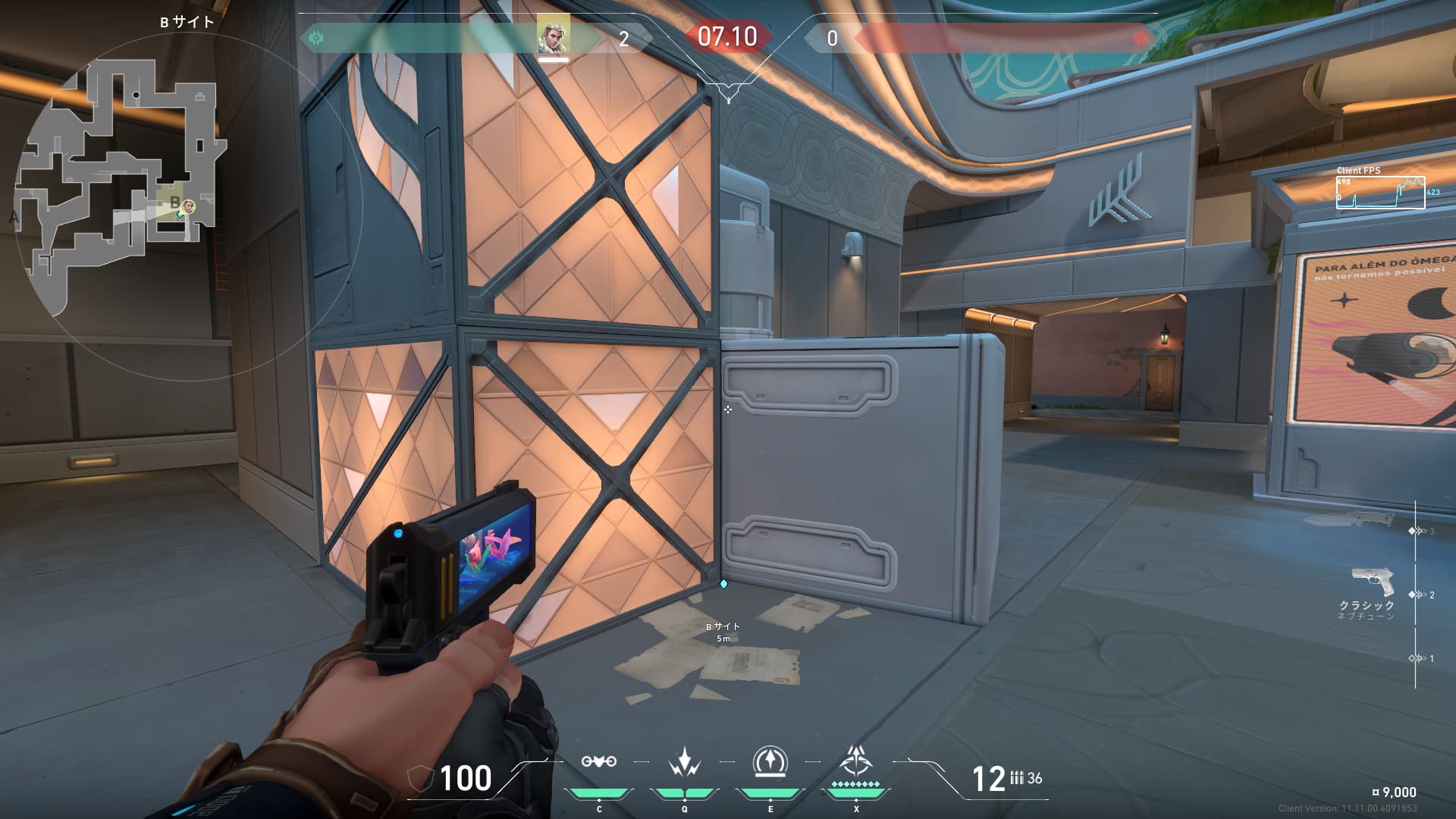Image resolution: width=1456 pixels, height=819 pixels.
Task: Select the Classic pistol weapon slot
Action: (1373, 584)
